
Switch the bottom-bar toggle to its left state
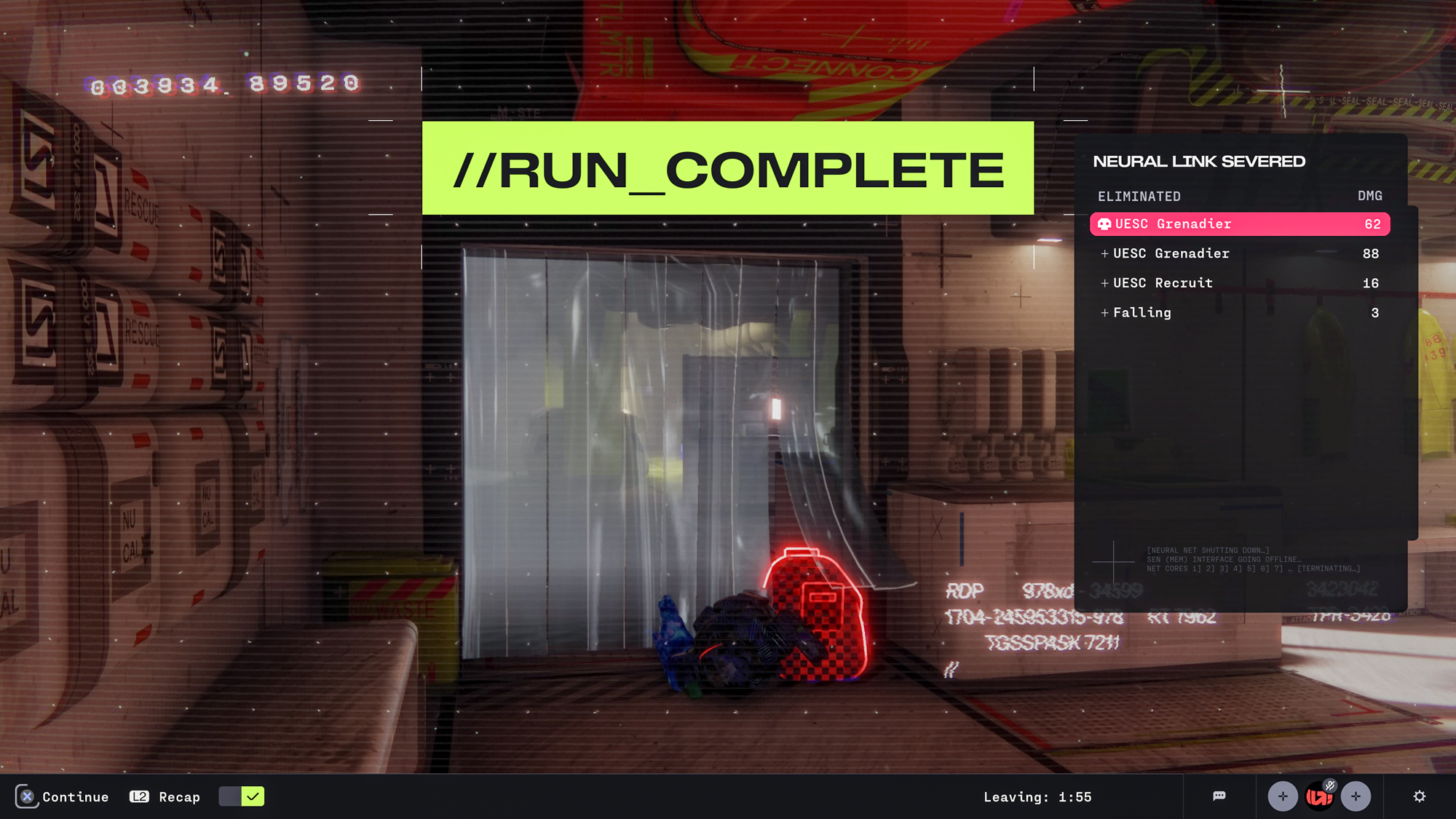(x=232, y=796)
